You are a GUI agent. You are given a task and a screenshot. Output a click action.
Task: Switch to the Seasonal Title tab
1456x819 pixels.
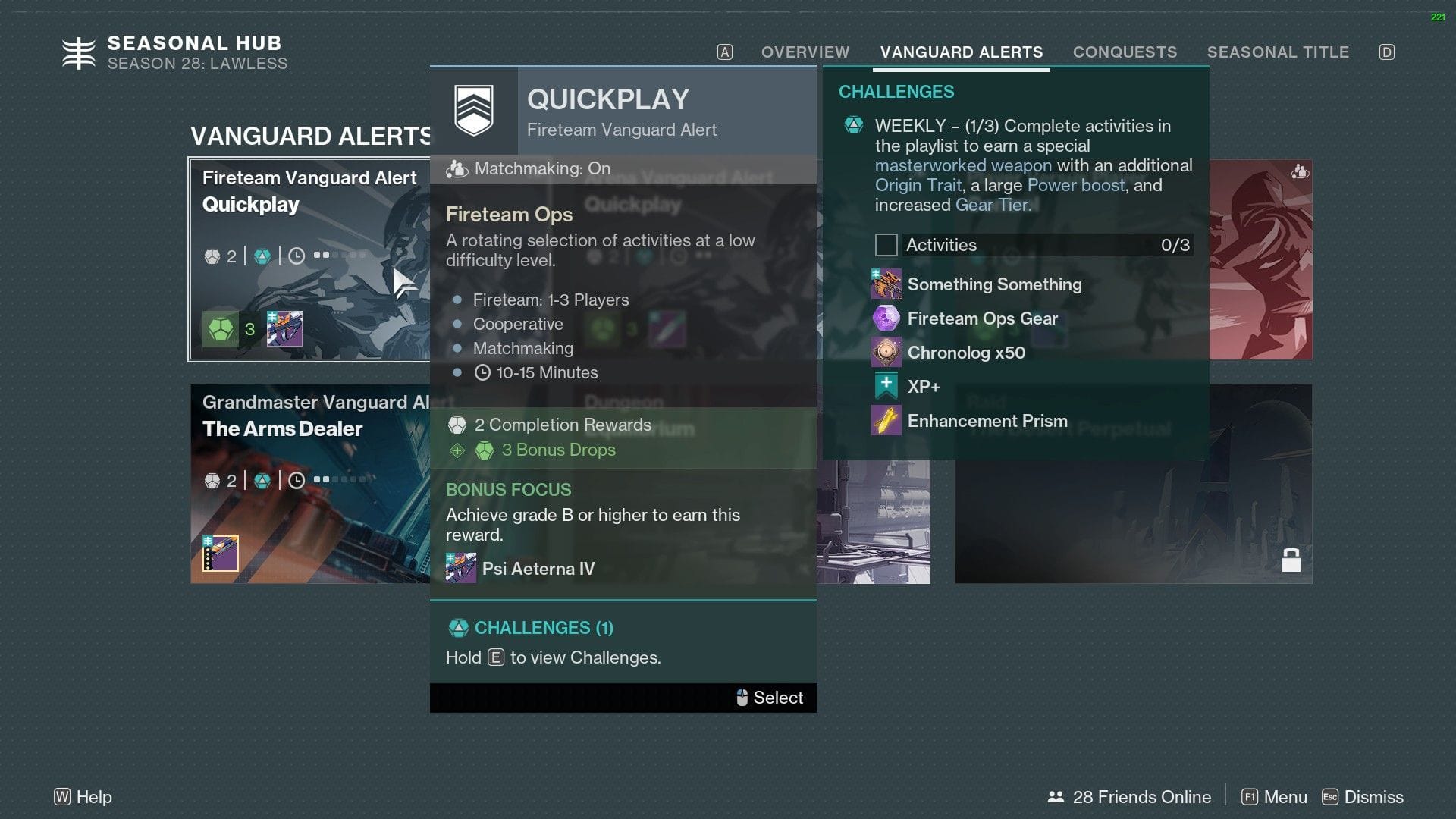[x=1279, y=52]
